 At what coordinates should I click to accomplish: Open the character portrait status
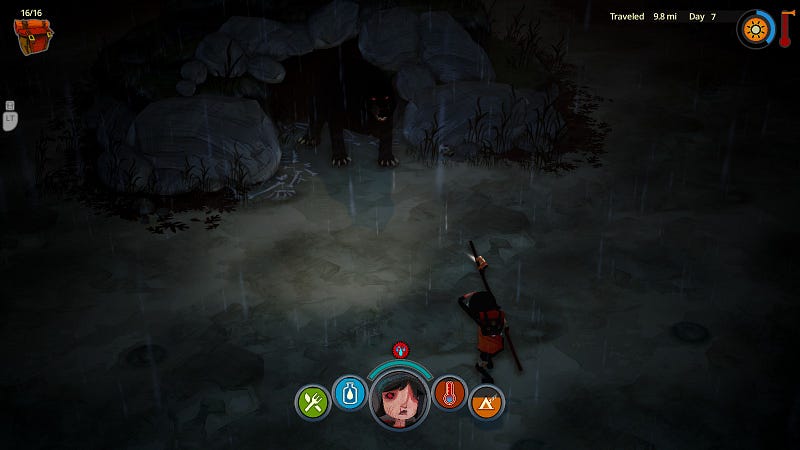tap(399, 399)
